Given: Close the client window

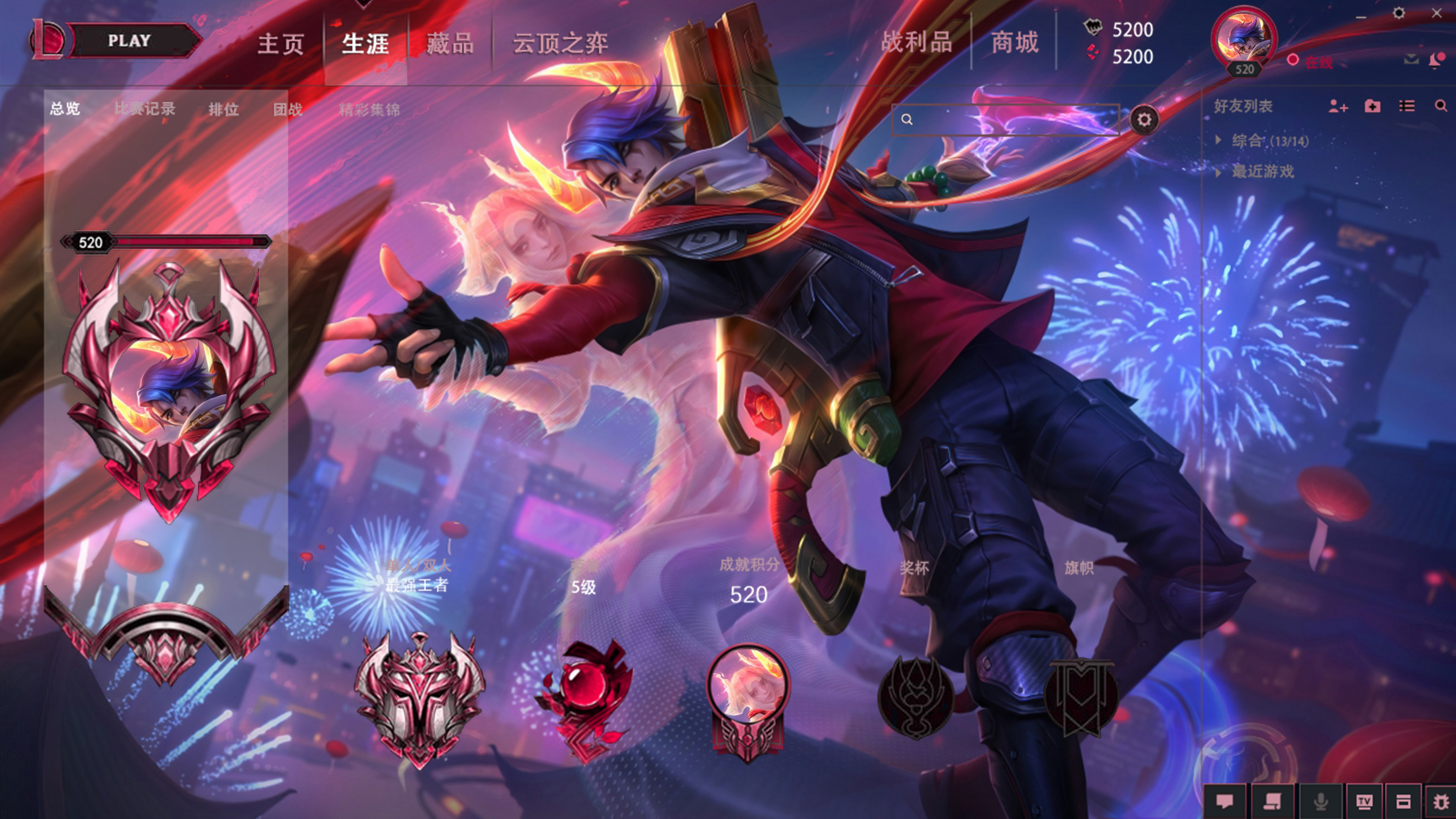Looking at the screenshot, I should click(1436, 13).
